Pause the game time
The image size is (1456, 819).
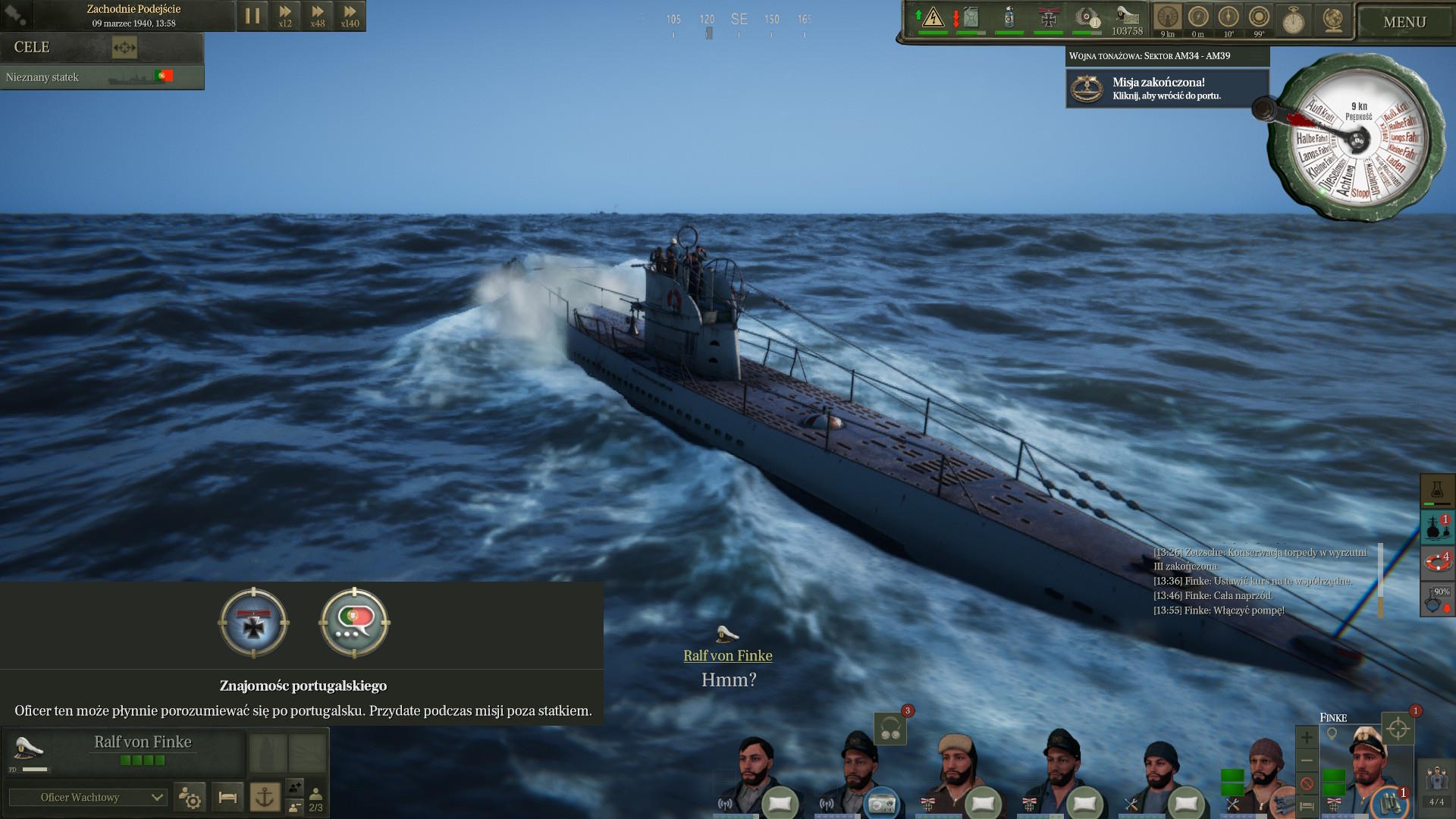pyautogui.click(x=253, y=16)
